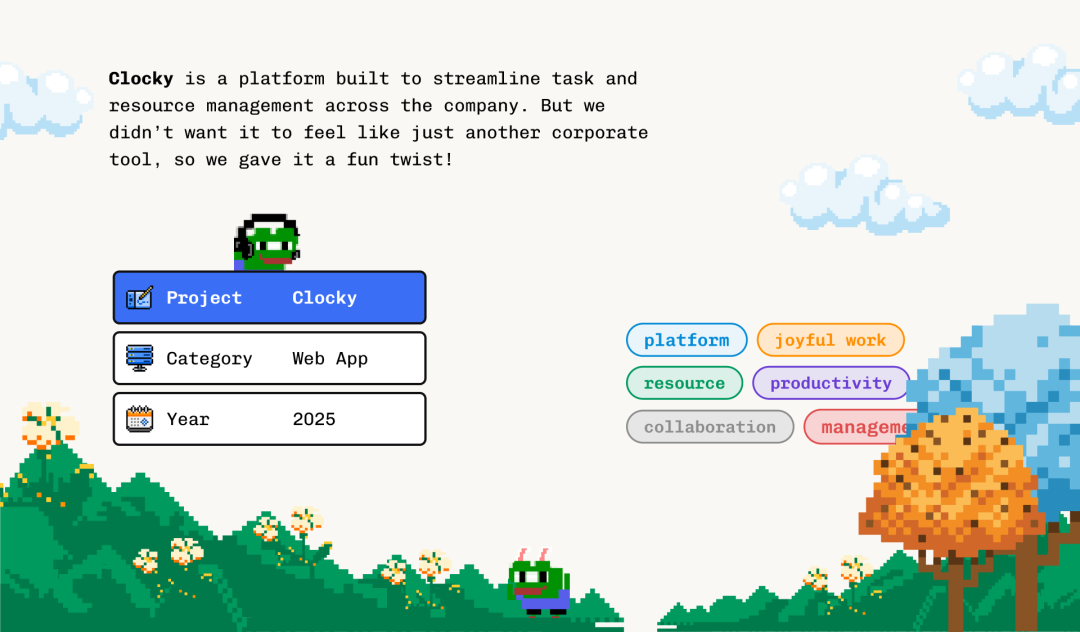
Task: Select the purple productivity tag
Action: (x=830, y=383)
